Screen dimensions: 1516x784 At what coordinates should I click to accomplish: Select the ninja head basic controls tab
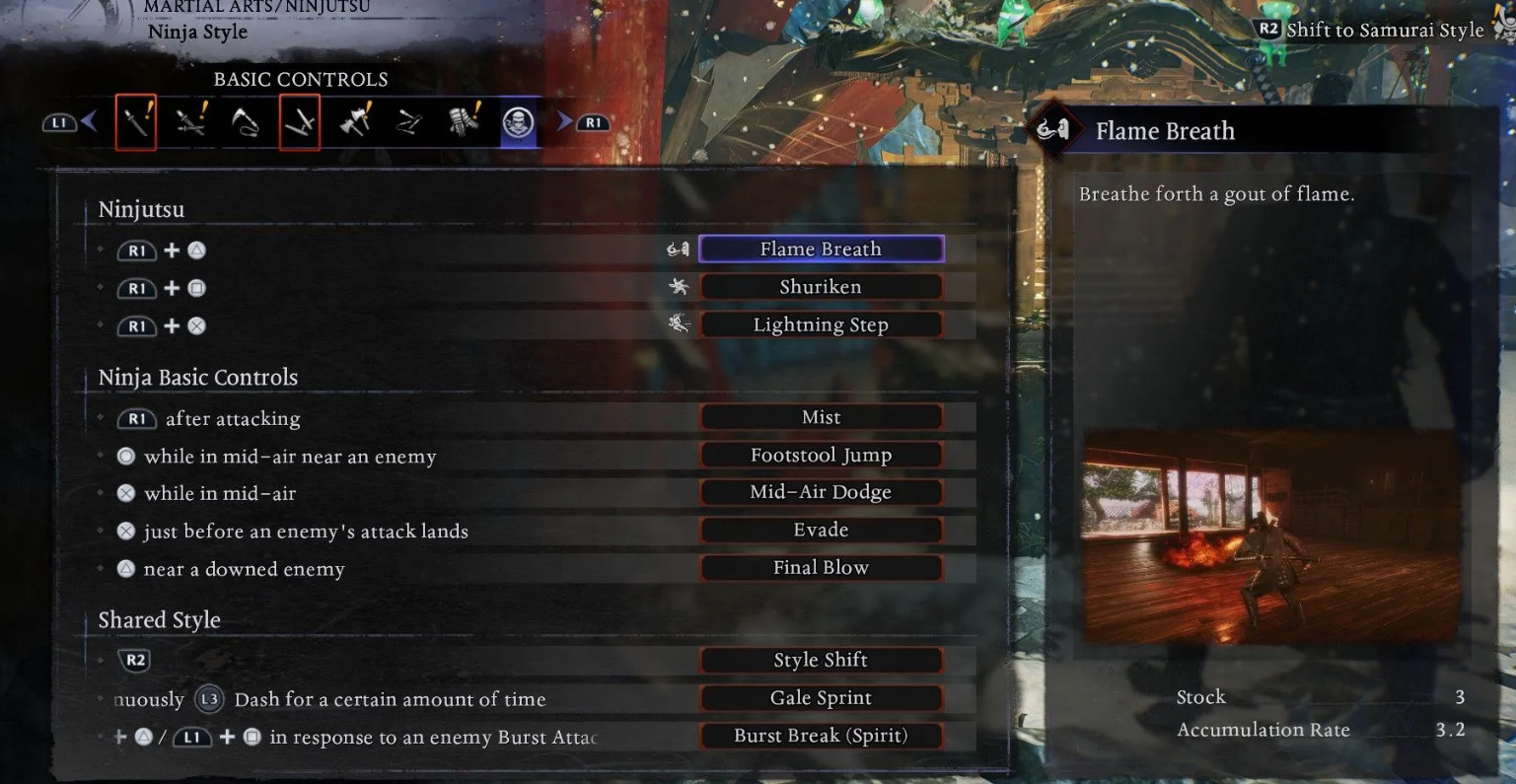pyautogui.click(x=518, y=122)
